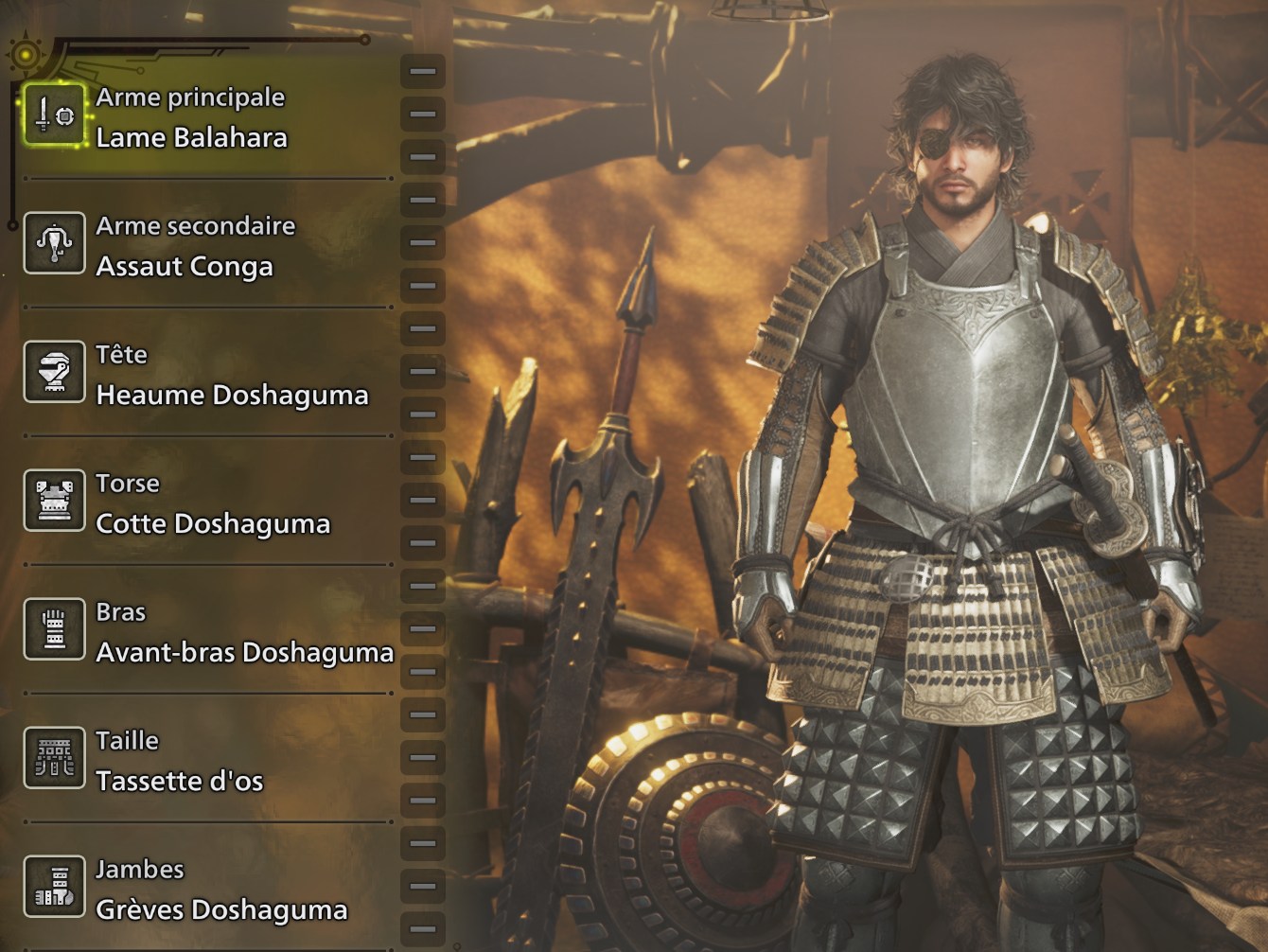Select the Tête helmet icon
1268x952 pixels.
click(55, 371)
